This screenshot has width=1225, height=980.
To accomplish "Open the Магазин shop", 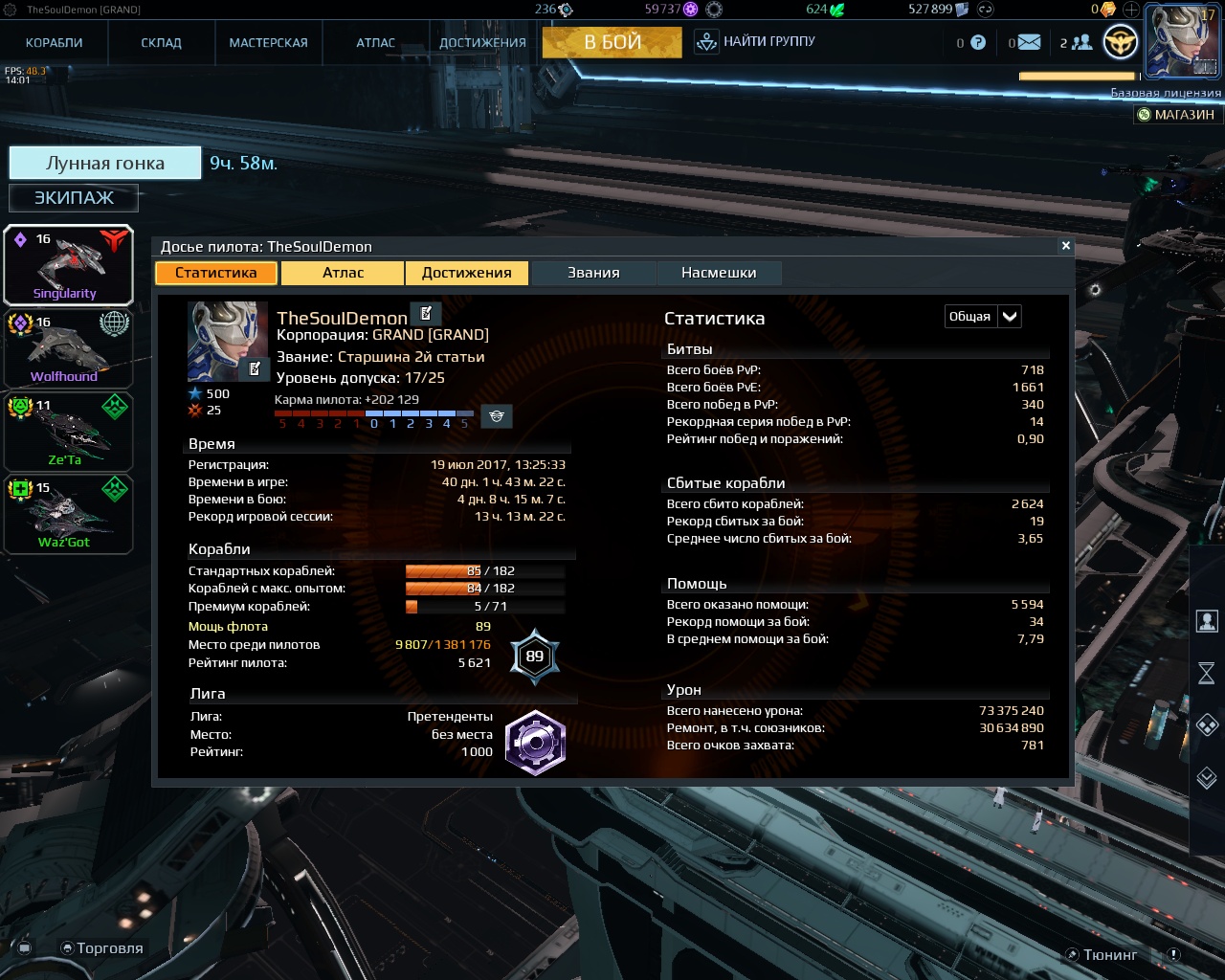I will coord(1175,115).
